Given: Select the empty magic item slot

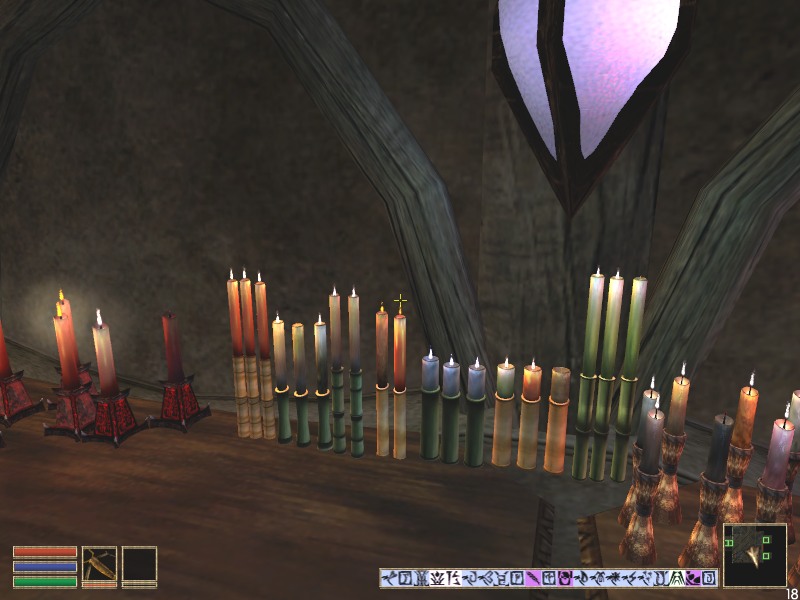Looking at the screenshot, I should [139, 565].
